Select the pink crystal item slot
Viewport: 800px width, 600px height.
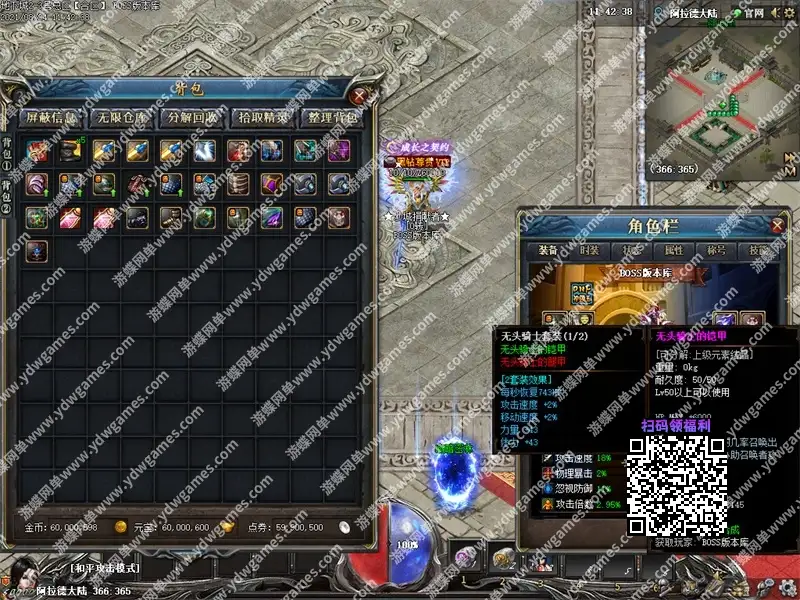point(71,217)
